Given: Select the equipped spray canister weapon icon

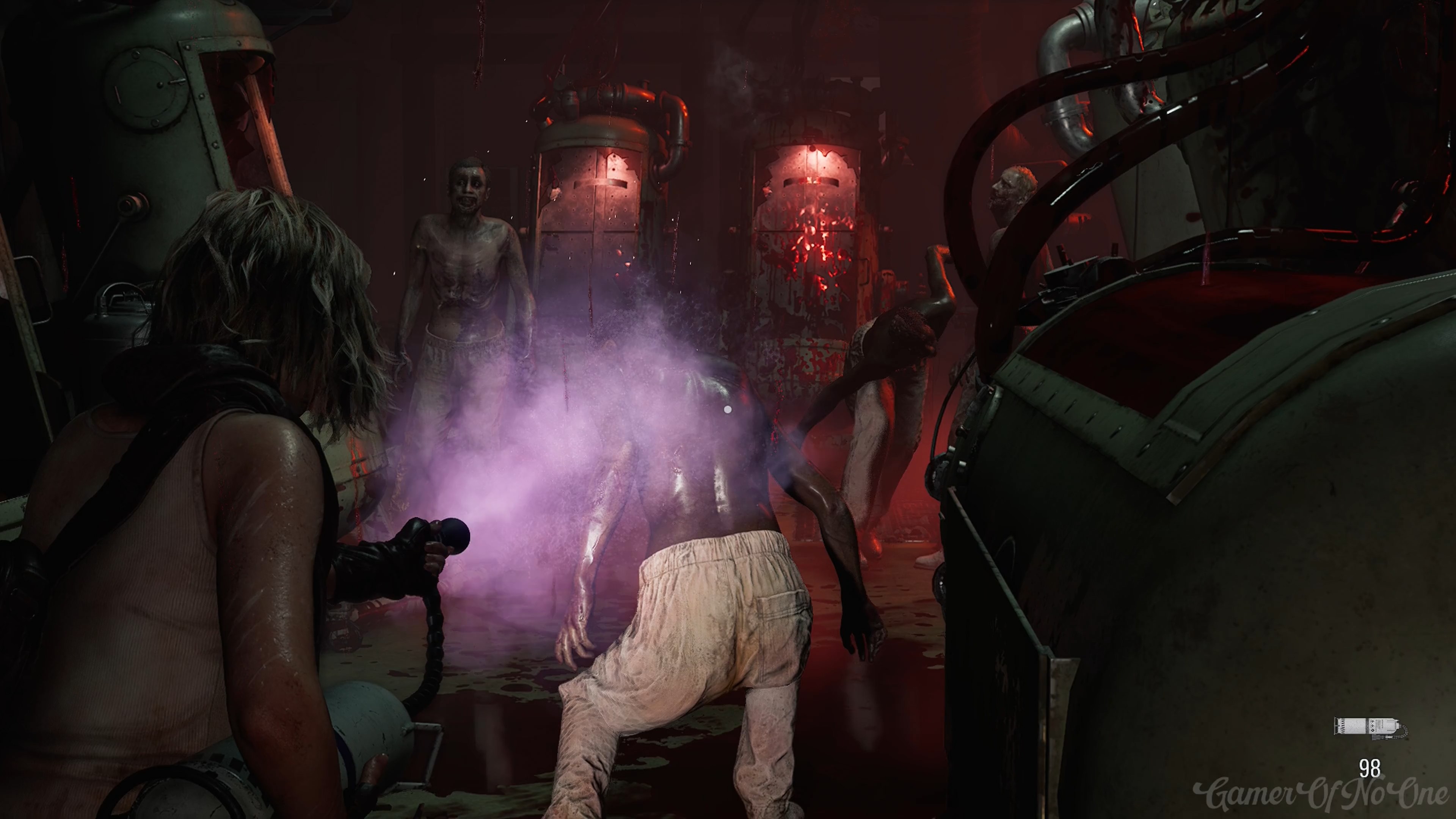Looking at the screenshot, I should point(1370,727).
